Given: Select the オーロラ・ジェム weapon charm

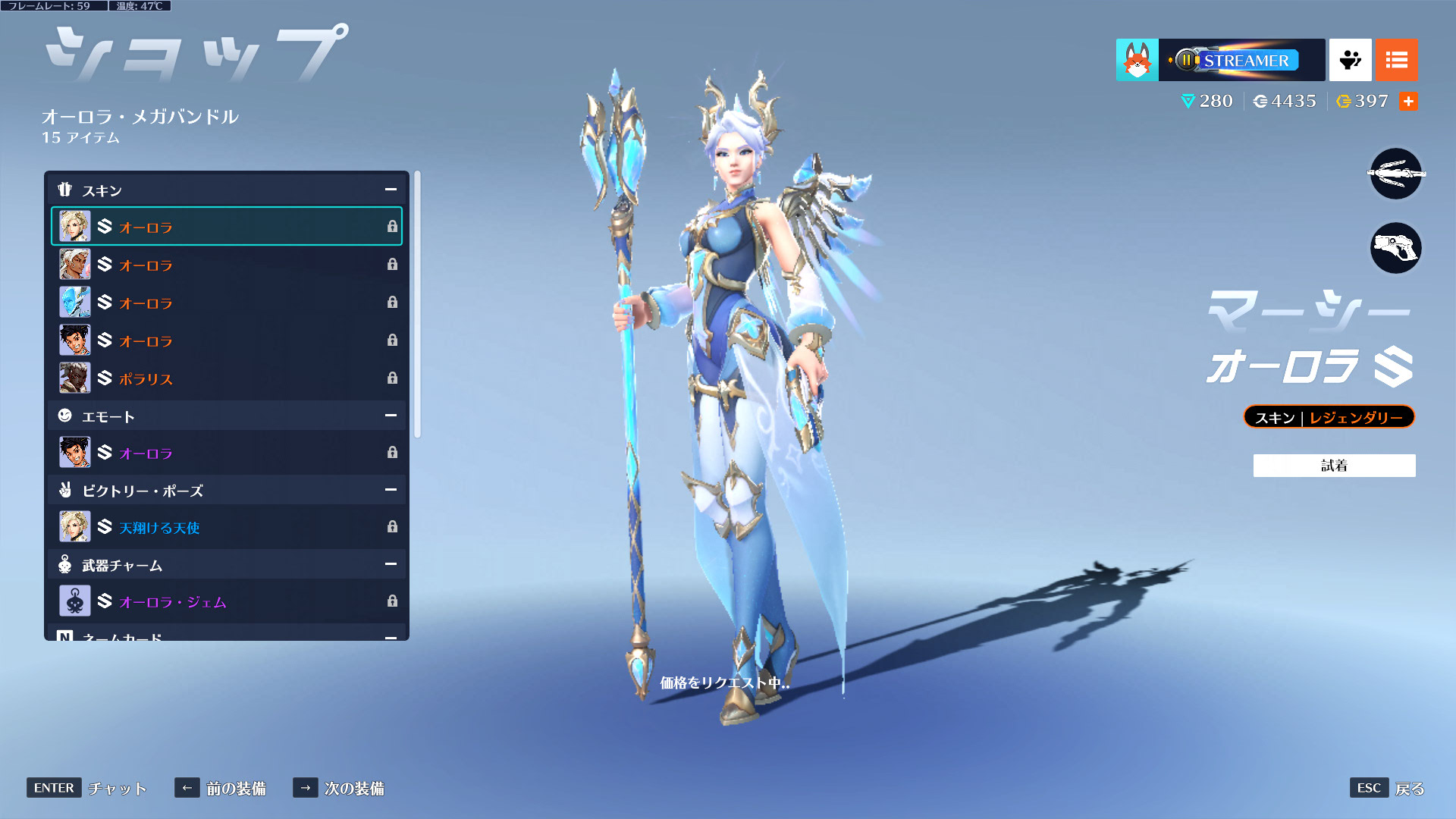Looking at the screenshot, I should coord(226,601).
